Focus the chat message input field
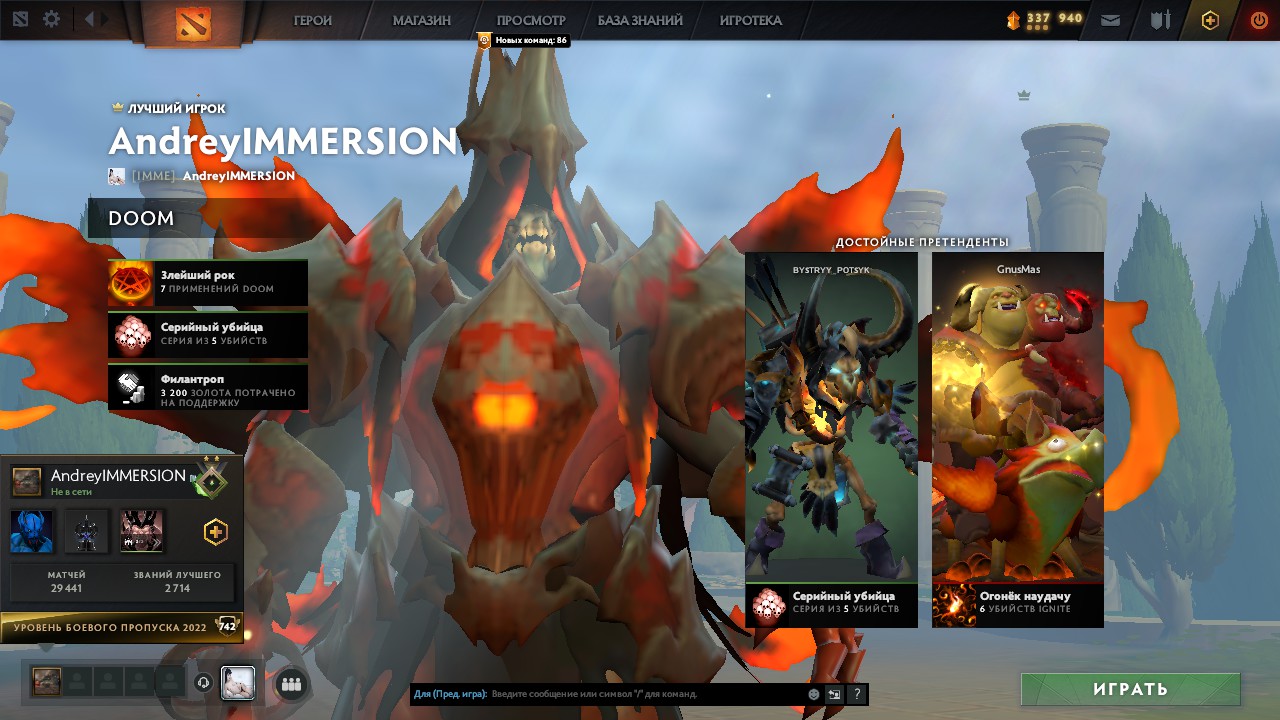This screenshot has height=720, width=1280. tap(645, 694)
